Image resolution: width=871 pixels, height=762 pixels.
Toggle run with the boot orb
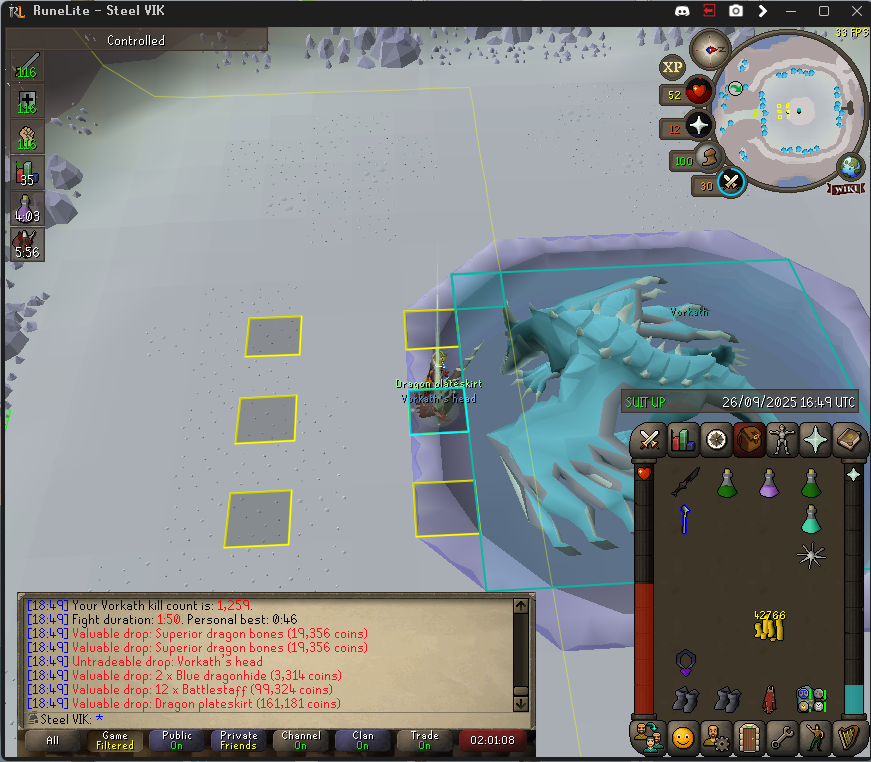(x=709, y=158)
